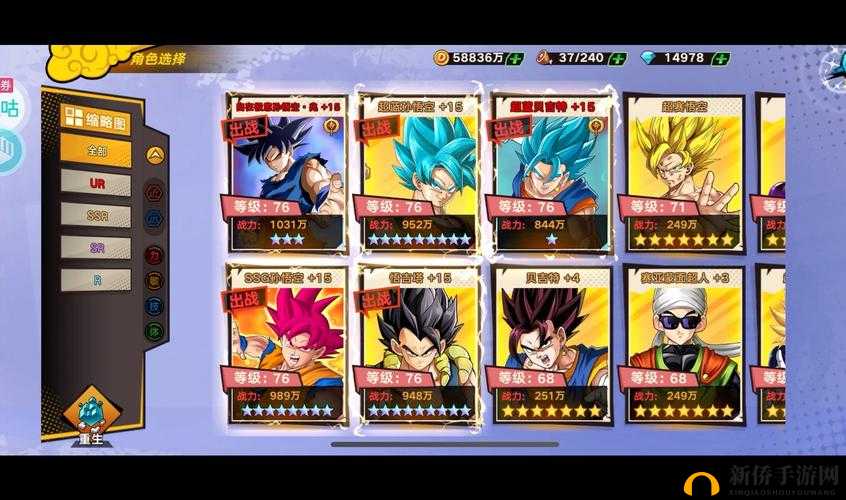Select the 超赛悟空 Super Saiyan Goku card
Viewport: 846px width, 500px height.
685,172
